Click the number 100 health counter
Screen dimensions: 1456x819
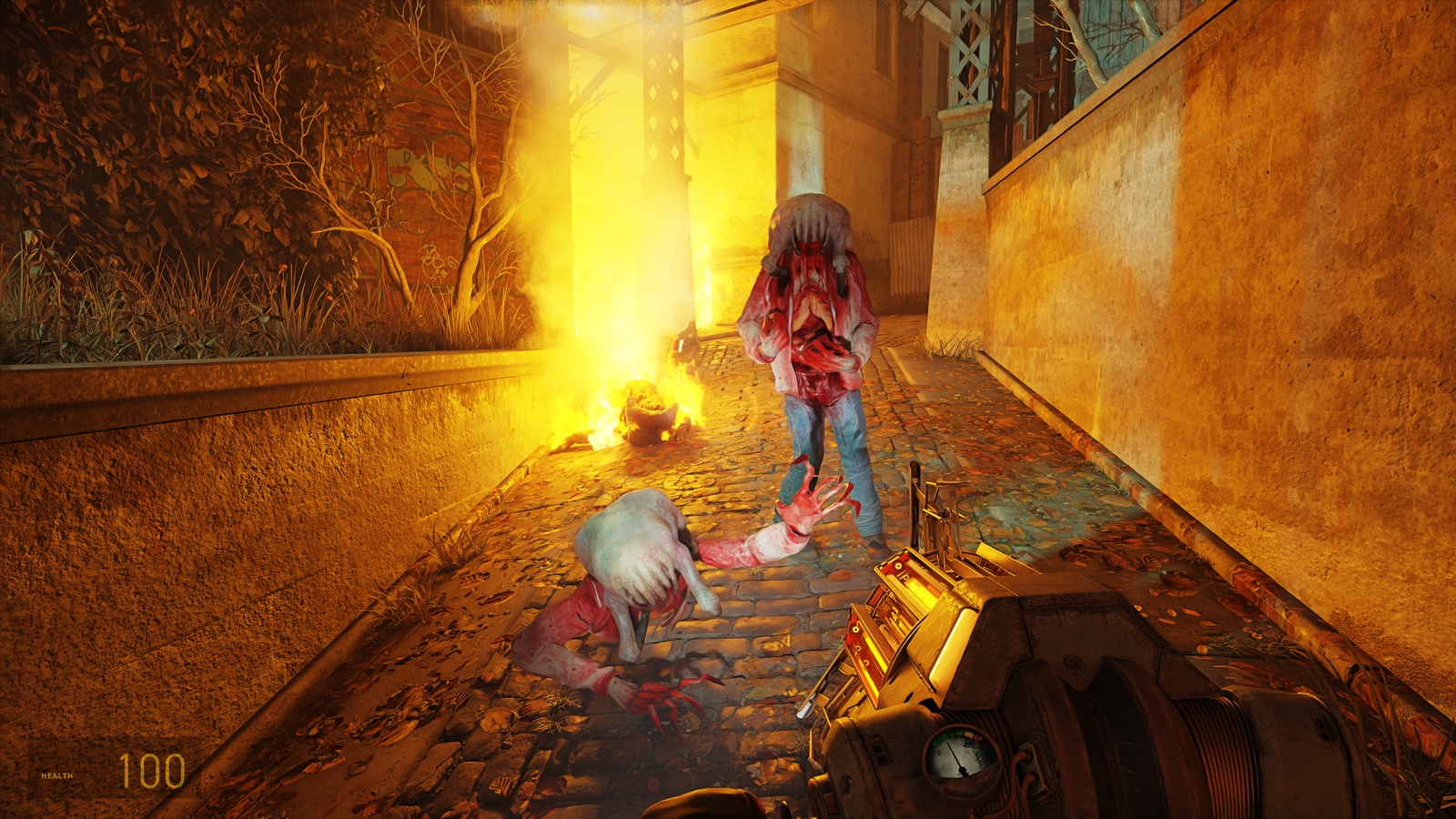(153, 772)
